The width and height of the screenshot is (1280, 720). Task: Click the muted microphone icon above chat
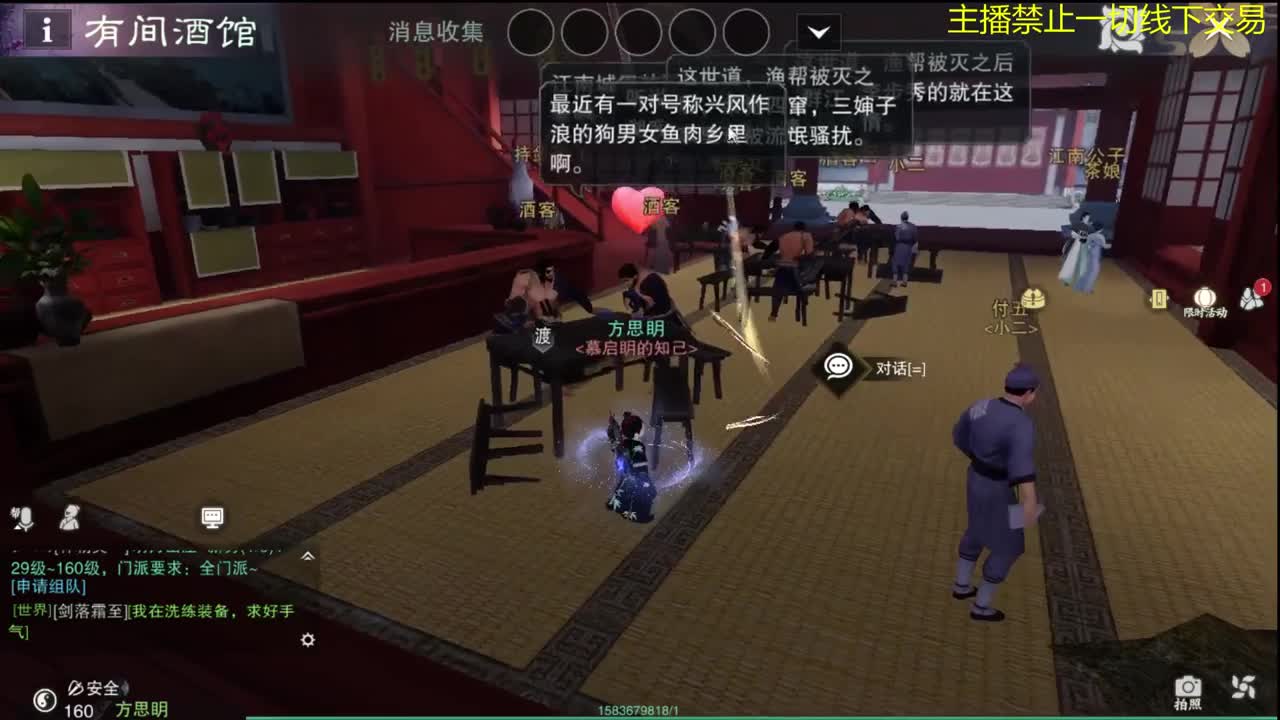[23, 518]
